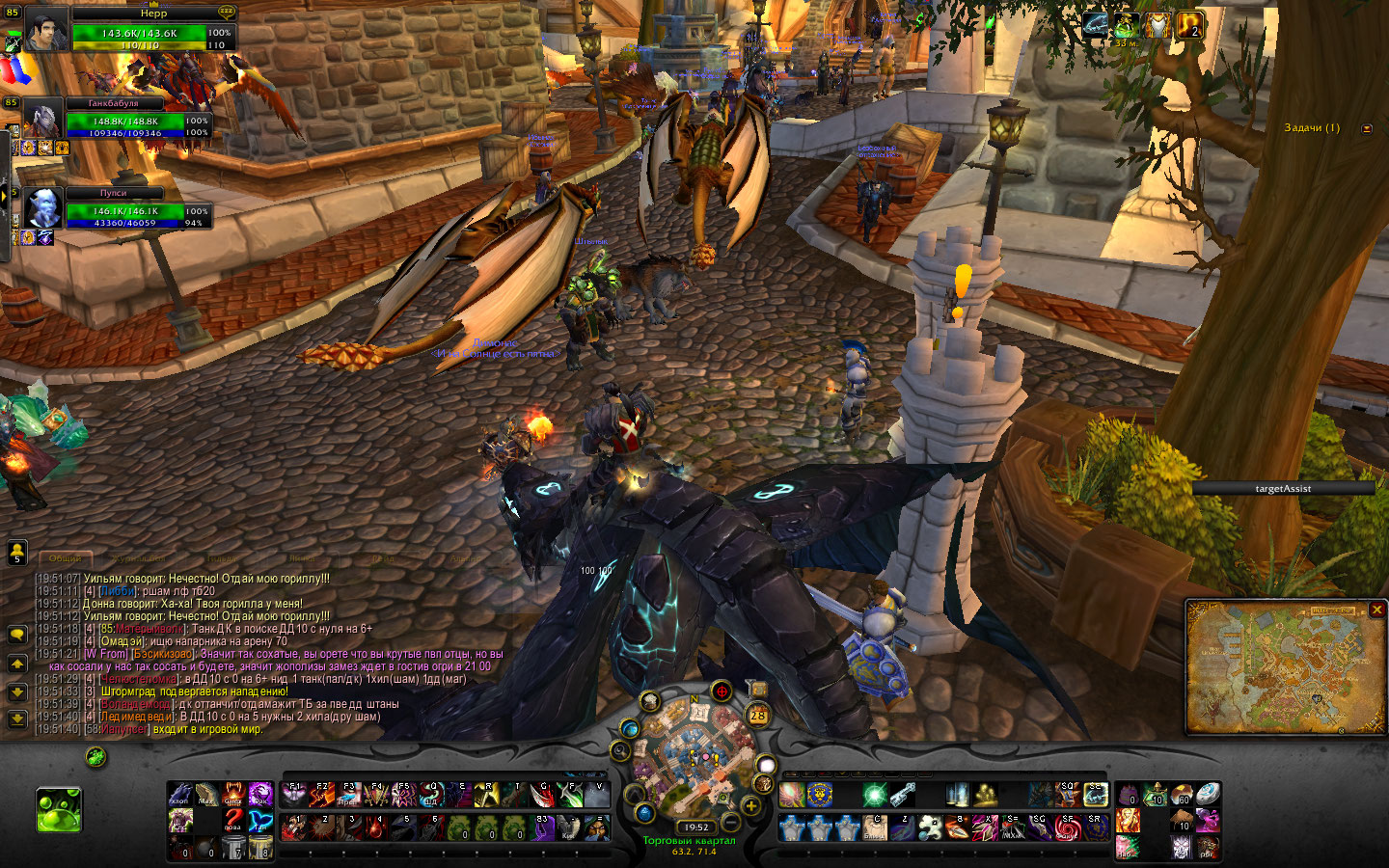
Task: Activate the large green slime ability button
Action: tap(59, 810)
